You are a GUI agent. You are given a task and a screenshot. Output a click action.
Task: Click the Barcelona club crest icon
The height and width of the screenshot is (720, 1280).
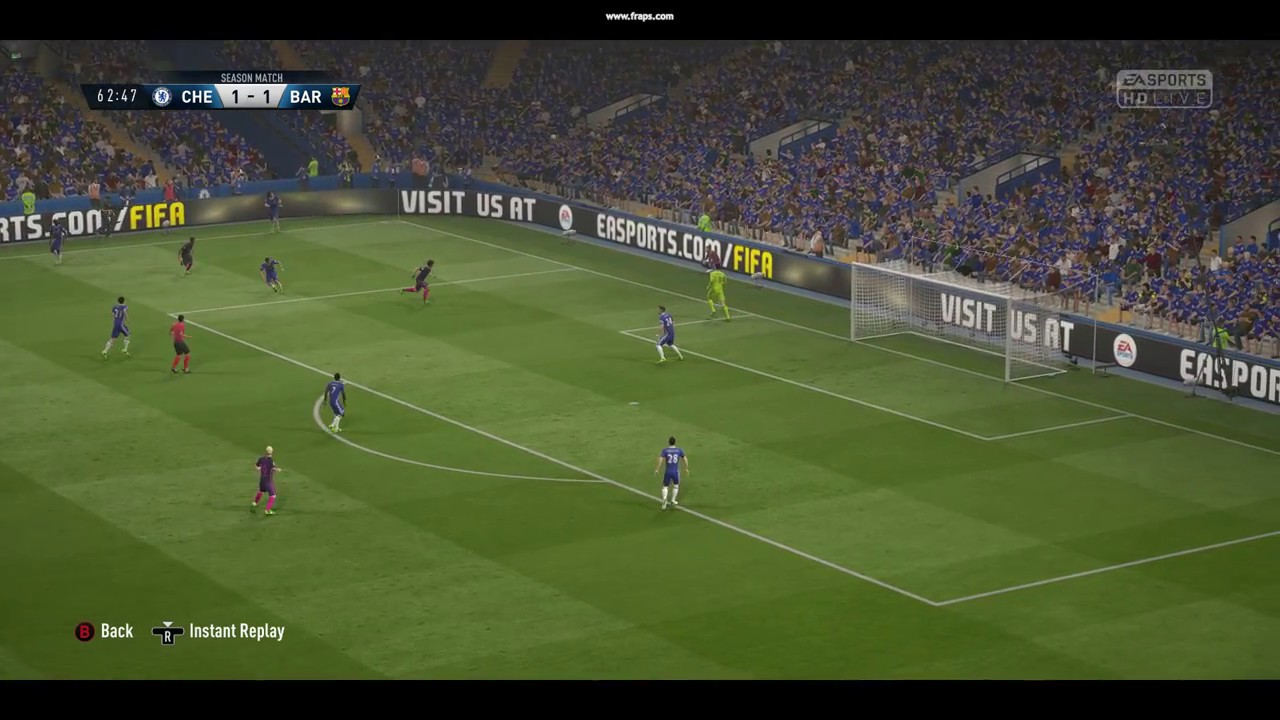pyautogui.click(x=341, y=97)
